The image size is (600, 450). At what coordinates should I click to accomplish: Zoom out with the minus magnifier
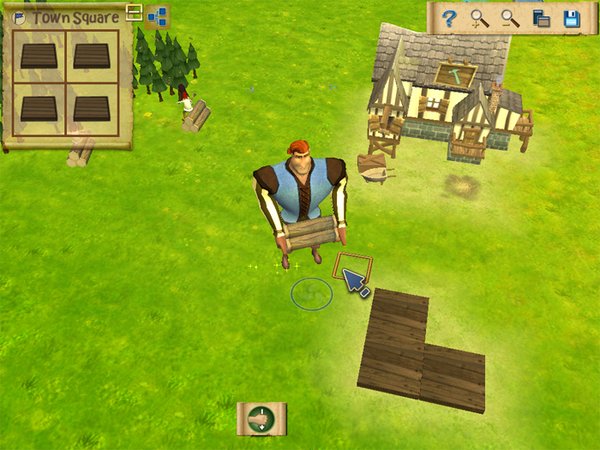tap(510, 18)
